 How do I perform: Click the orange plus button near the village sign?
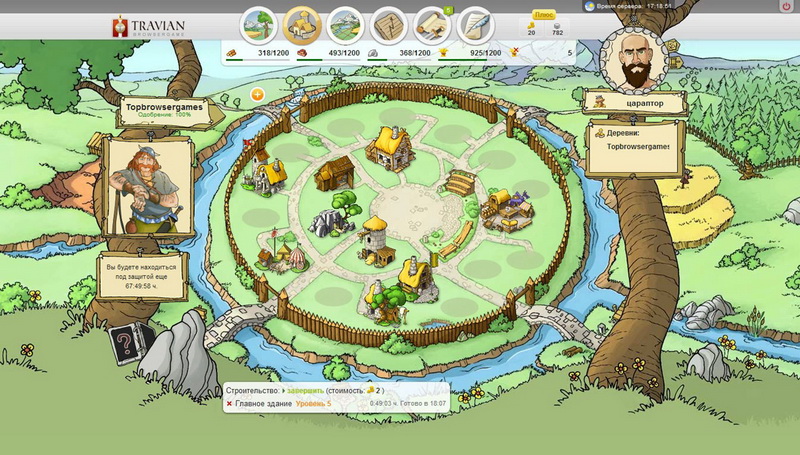[257, 94]
